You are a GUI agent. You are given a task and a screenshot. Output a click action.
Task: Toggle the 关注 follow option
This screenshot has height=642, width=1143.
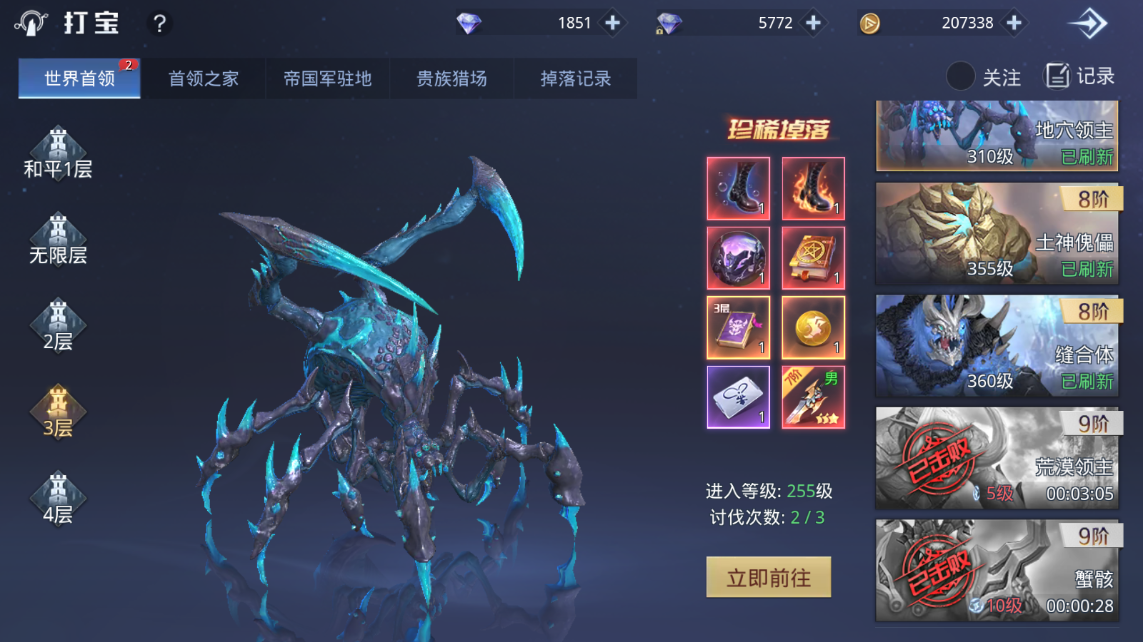[x=961, y=77]
